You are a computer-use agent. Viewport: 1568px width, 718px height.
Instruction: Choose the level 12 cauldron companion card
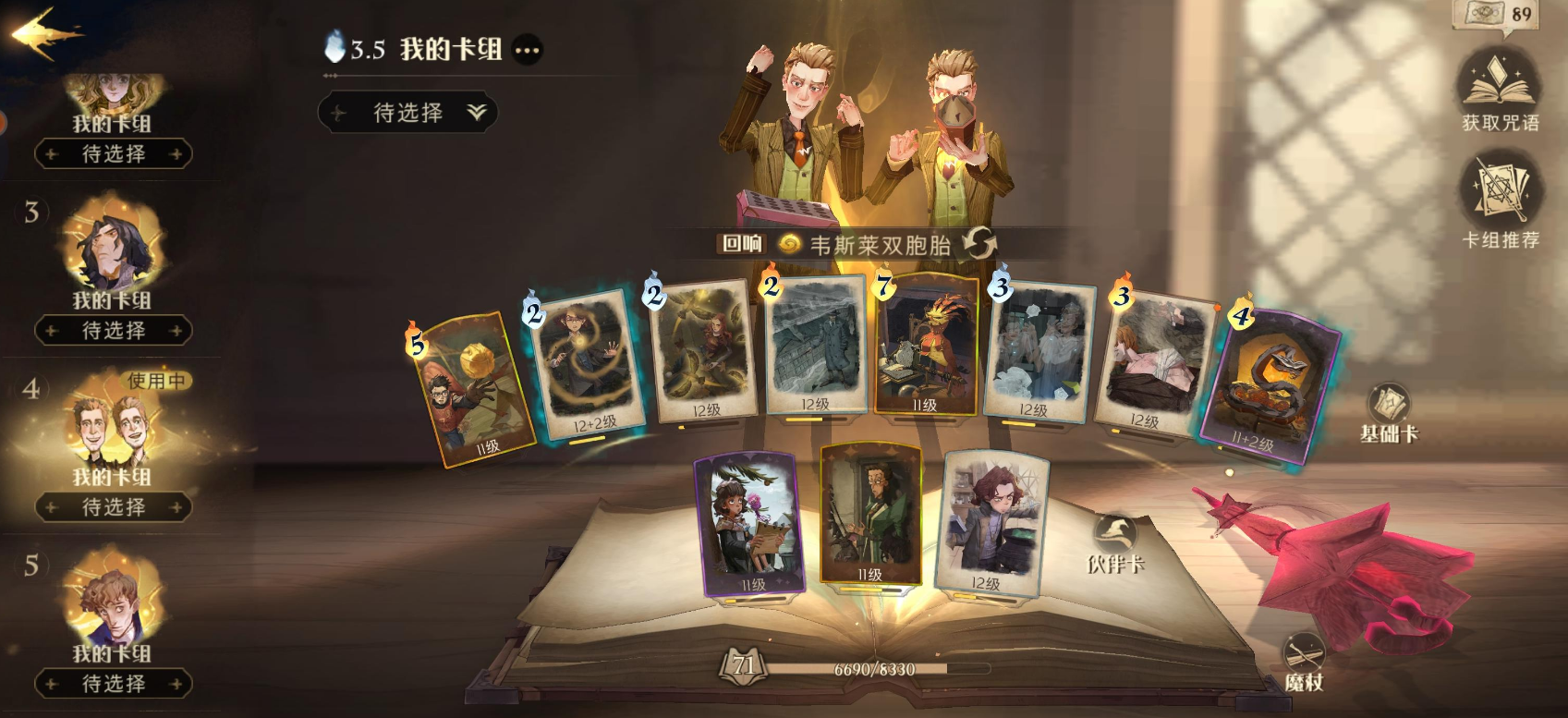point(991,521)
